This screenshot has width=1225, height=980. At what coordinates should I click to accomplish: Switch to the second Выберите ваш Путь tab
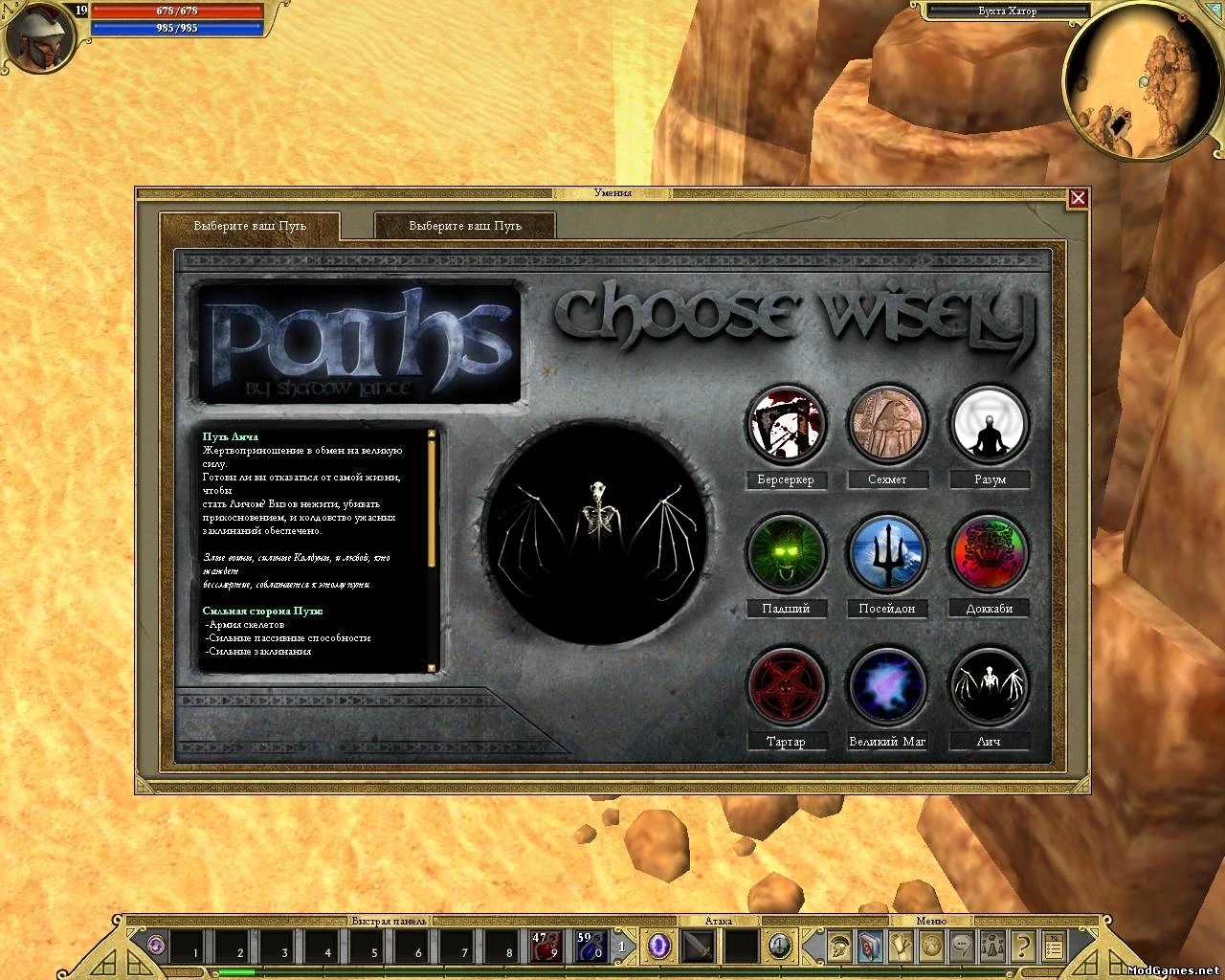click(464, 226)
